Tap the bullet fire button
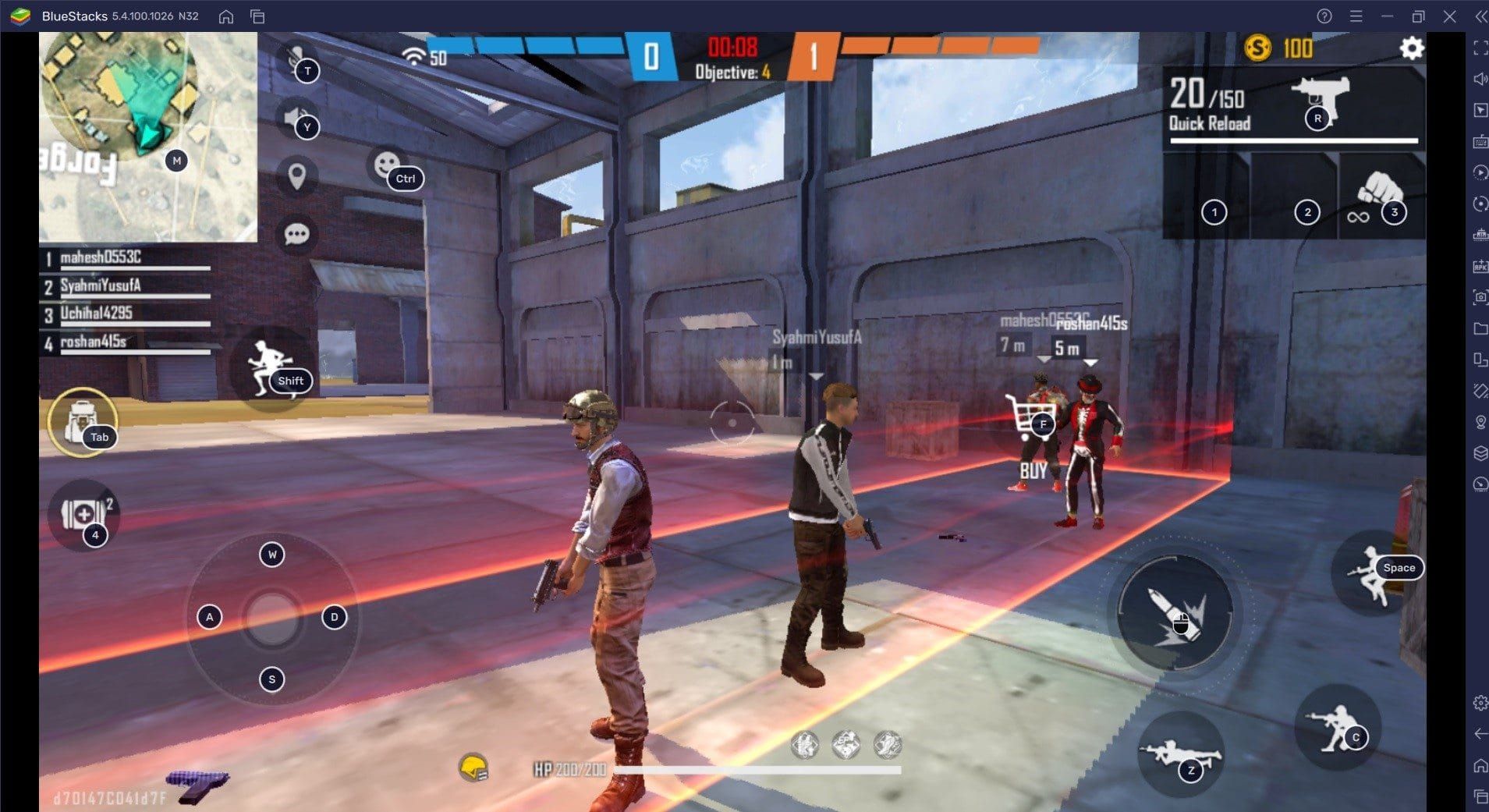Image resolution: width=1489 pixels, height=812 pixels. pyautogui.click(x=1174, y=612)
